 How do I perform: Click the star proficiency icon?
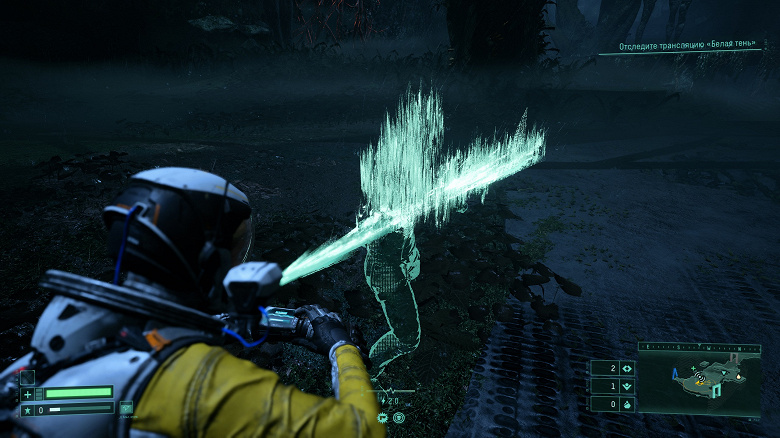(x=27, y=409)
